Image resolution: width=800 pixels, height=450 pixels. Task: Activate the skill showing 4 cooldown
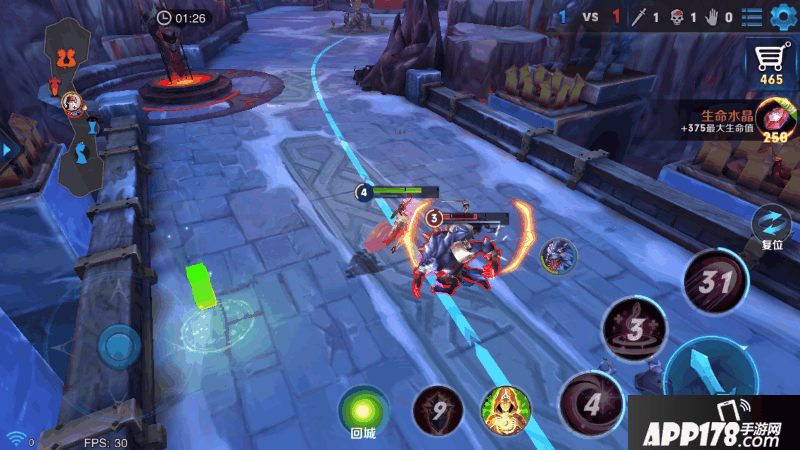pyautogui.click(x=591, y=404)
